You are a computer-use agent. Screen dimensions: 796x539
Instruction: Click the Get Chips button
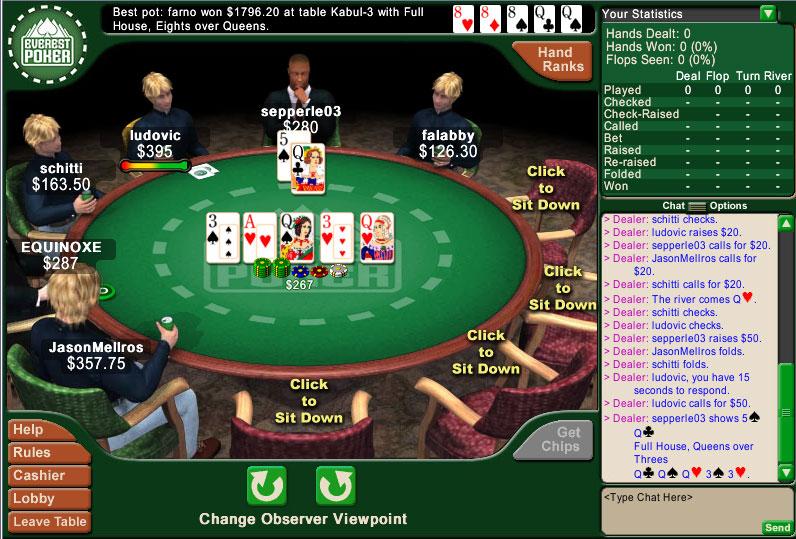click(568, 439)
